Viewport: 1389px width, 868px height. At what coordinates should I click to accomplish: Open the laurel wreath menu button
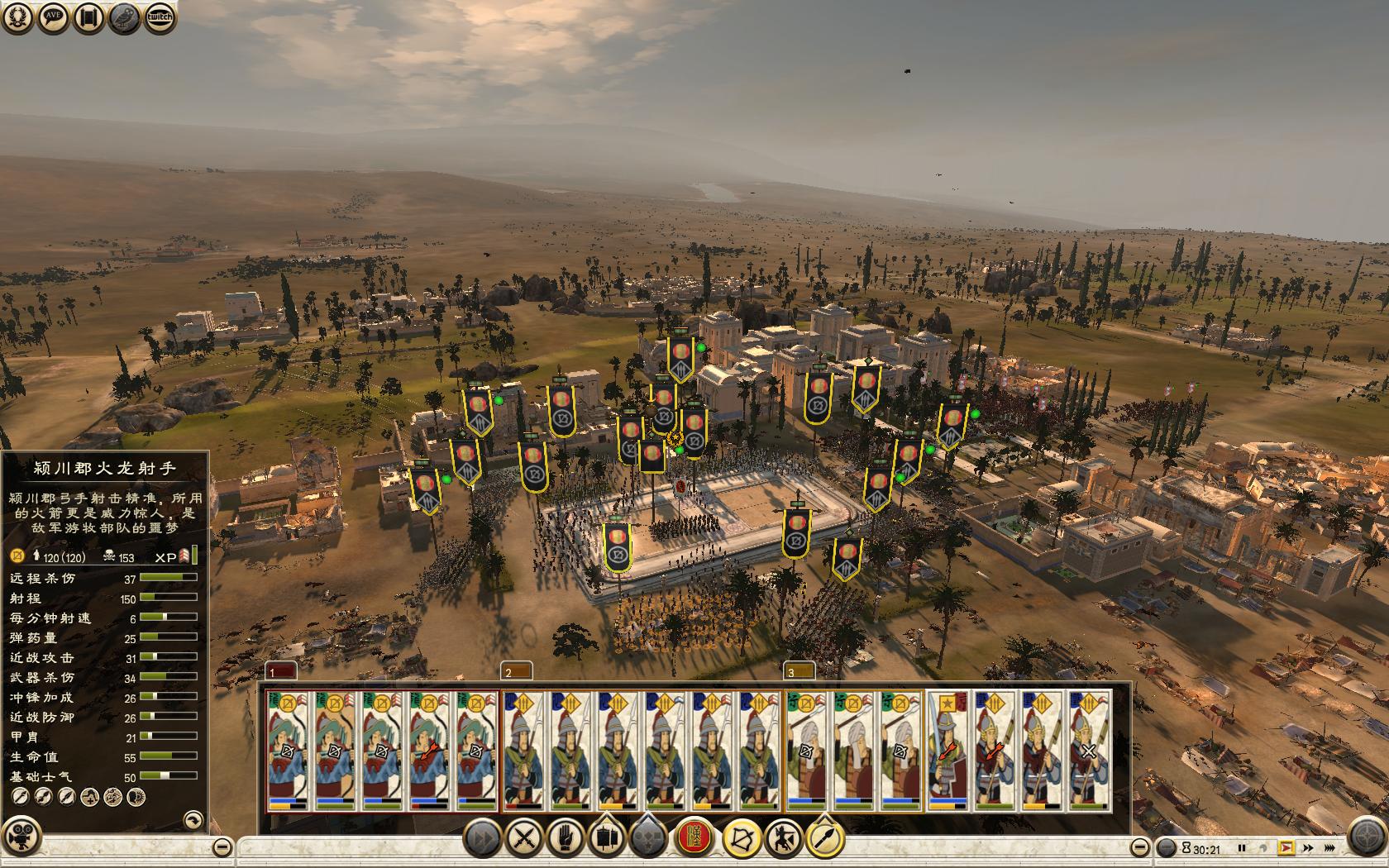click(x=17, y=18)
